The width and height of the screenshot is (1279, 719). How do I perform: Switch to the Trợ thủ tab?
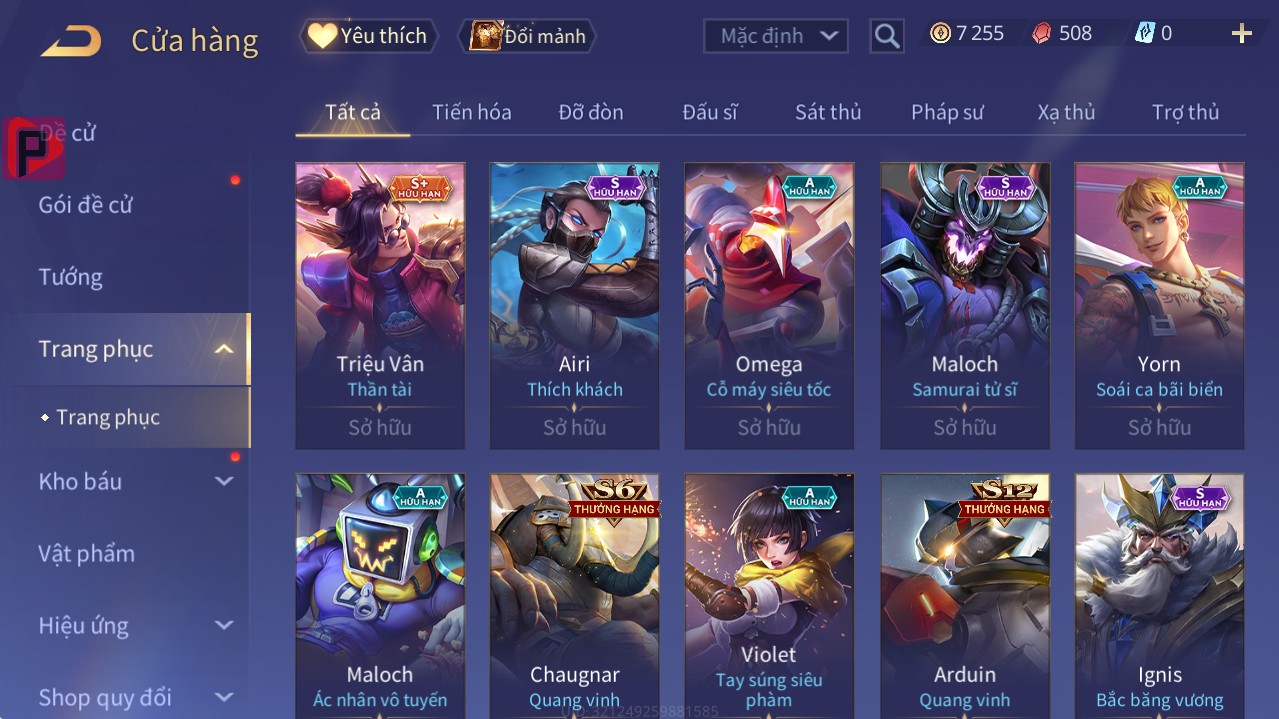coord(1185,112)
